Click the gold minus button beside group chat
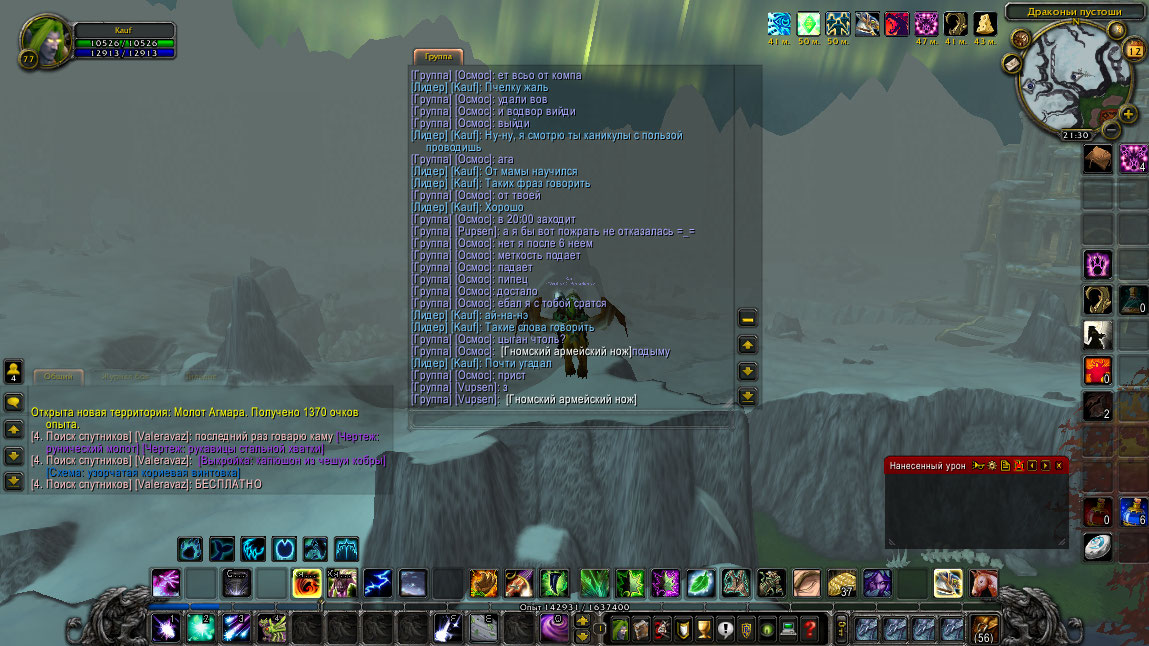1149x646 pixels. pos(747,319)
